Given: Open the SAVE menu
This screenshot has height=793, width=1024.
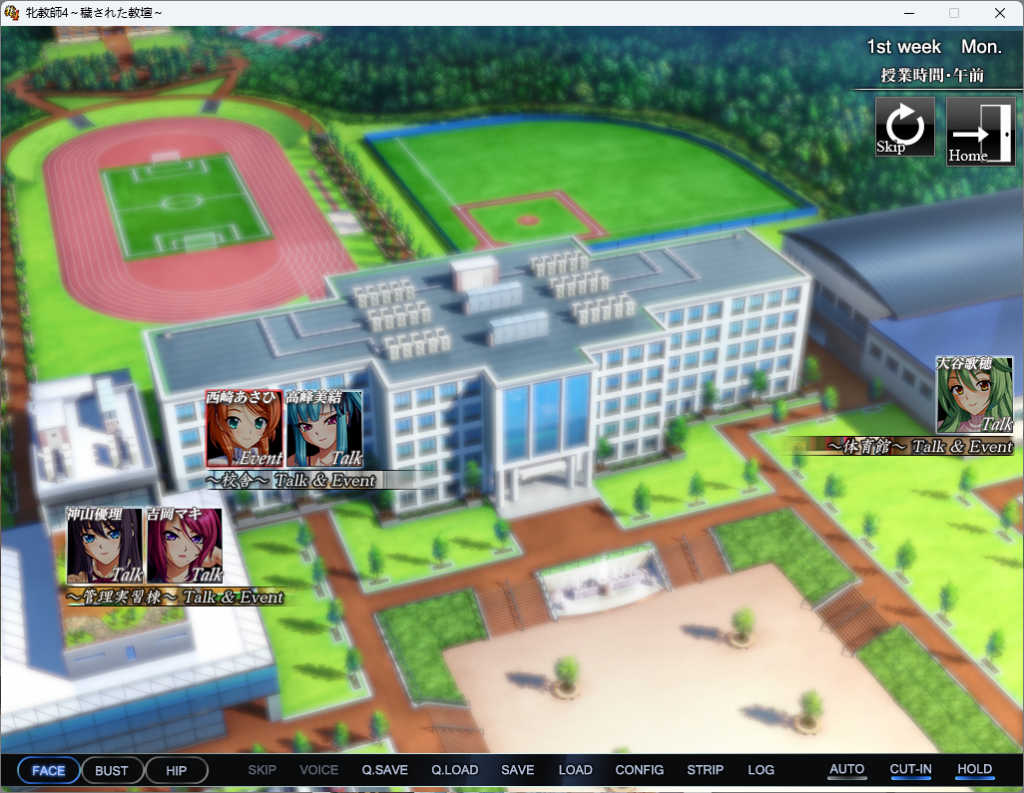Looking at the screenshot, I should pos(518,770).
